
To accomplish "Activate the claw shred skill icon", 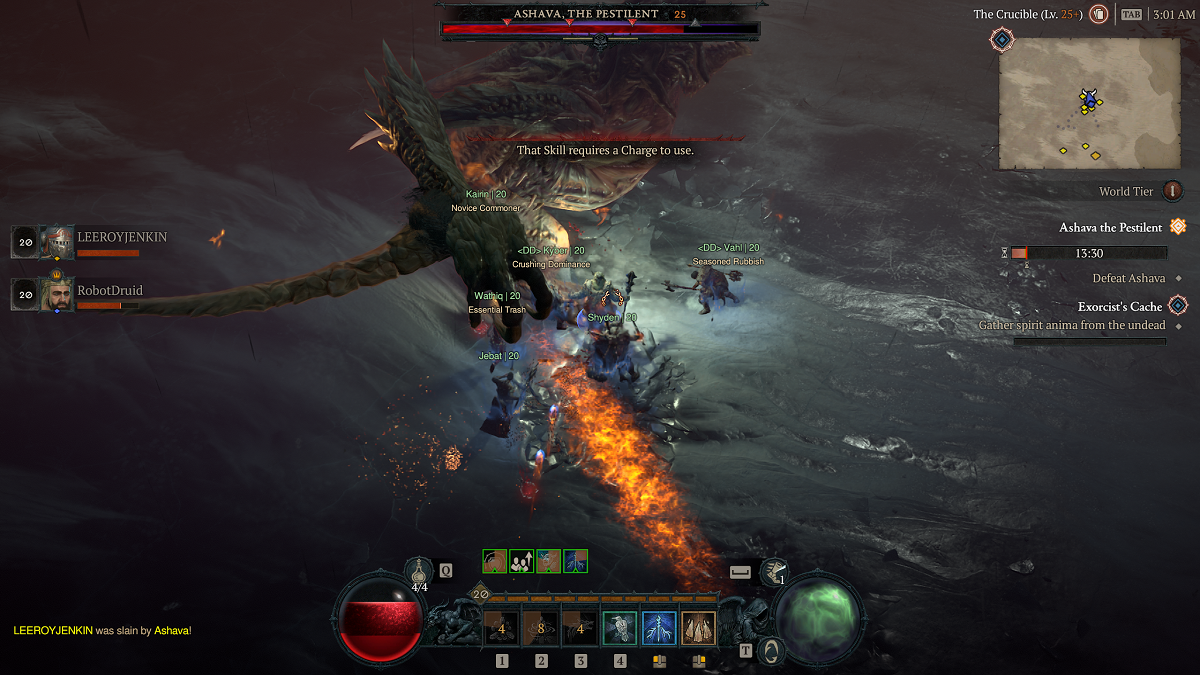I will click(698, 628).
